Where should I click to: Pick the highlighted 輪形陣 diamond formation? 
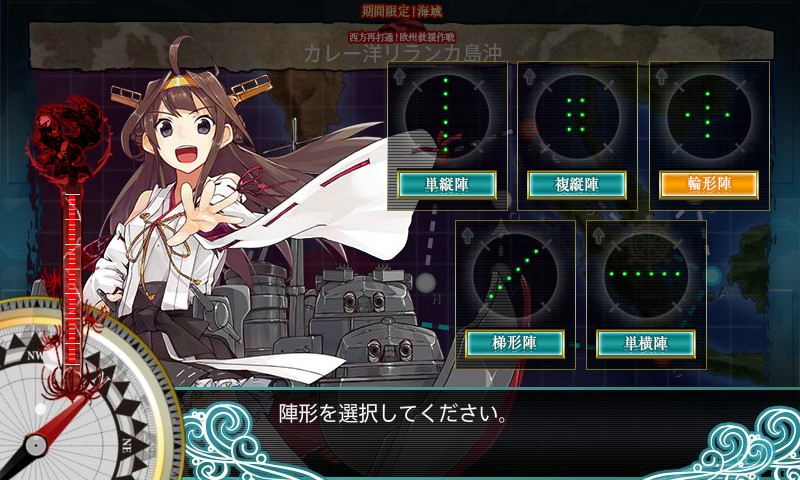click(x=708, y=185)
